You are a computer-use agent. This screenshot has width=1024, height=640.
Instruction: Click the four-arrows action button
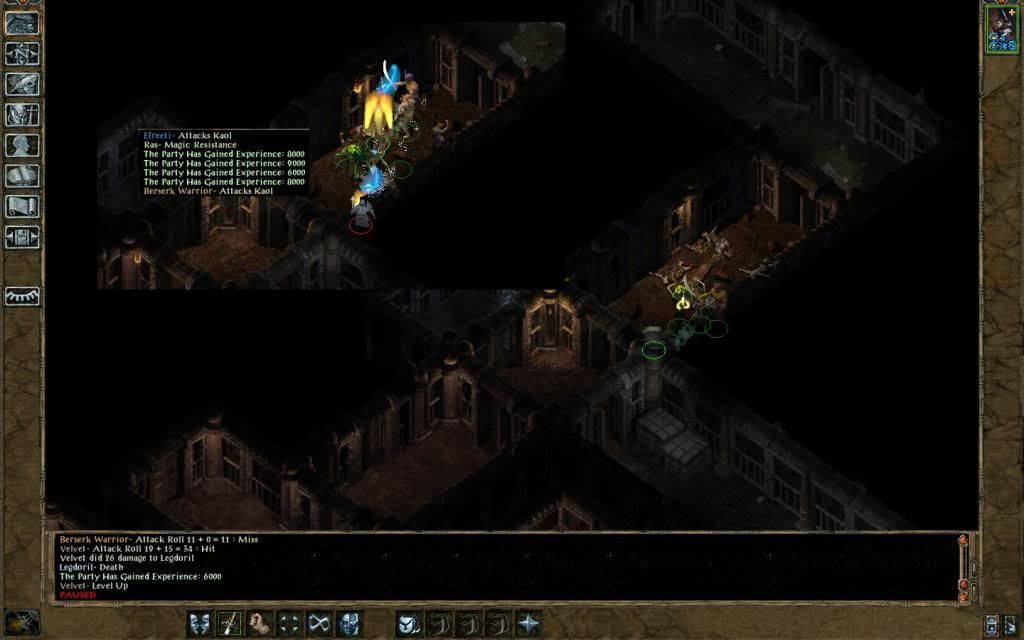(x=290, y=623)
